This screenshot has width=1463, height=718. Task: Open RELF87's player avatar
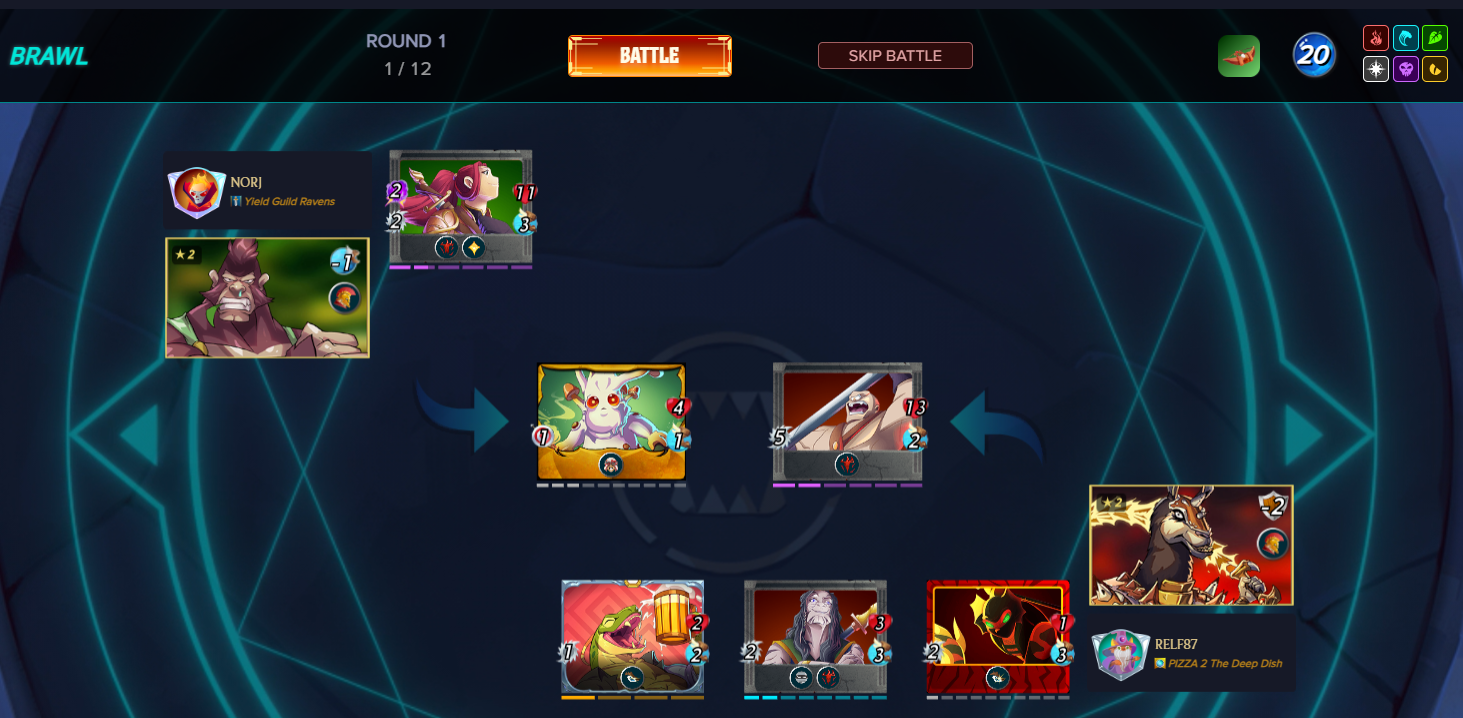click(1120, 655)
